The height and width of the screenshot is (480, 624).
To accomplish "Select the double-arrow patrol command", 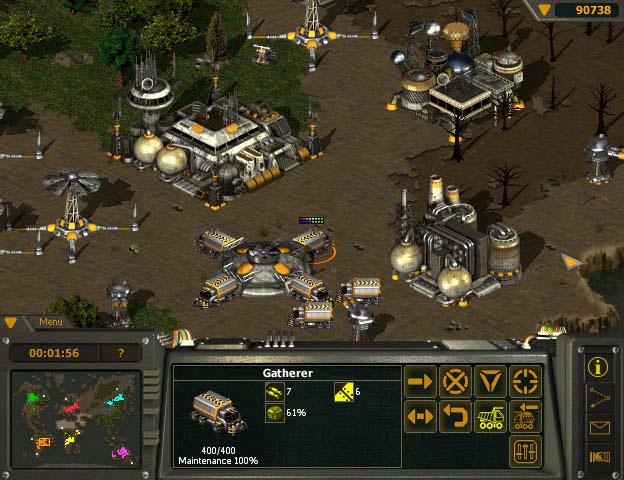I will [420, 416].
